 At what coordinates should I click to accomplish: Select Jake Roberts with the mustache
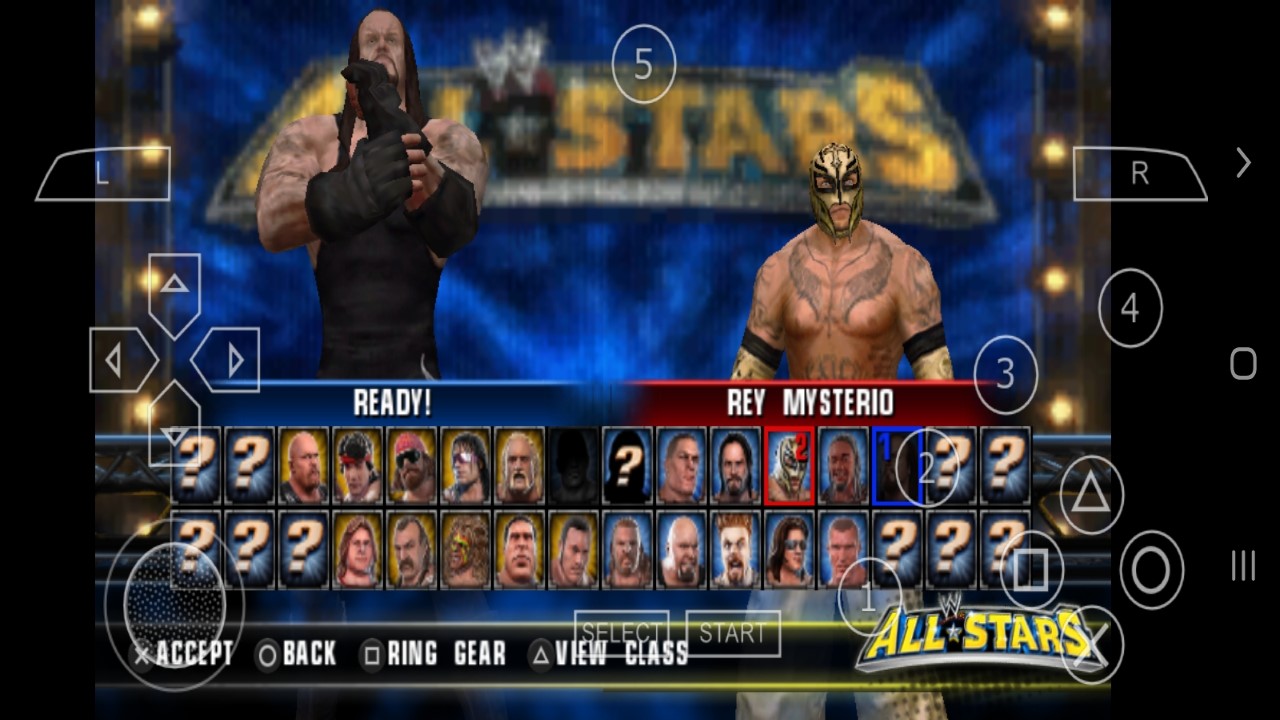pos(412,550)
